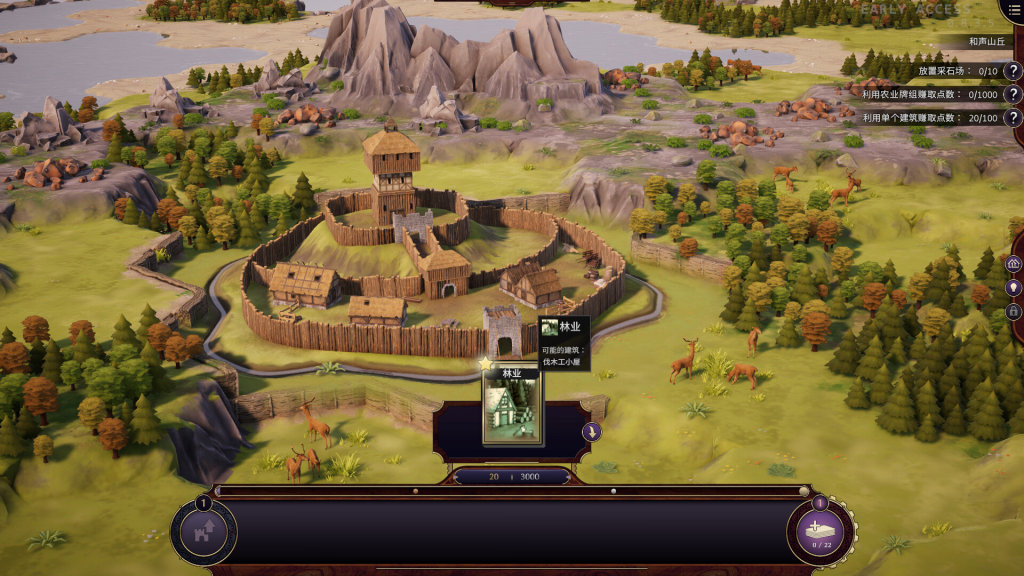Open the castle upgrade button
Image resolution: width=1024 pixels, height=576 pixels.
(204, 531)
